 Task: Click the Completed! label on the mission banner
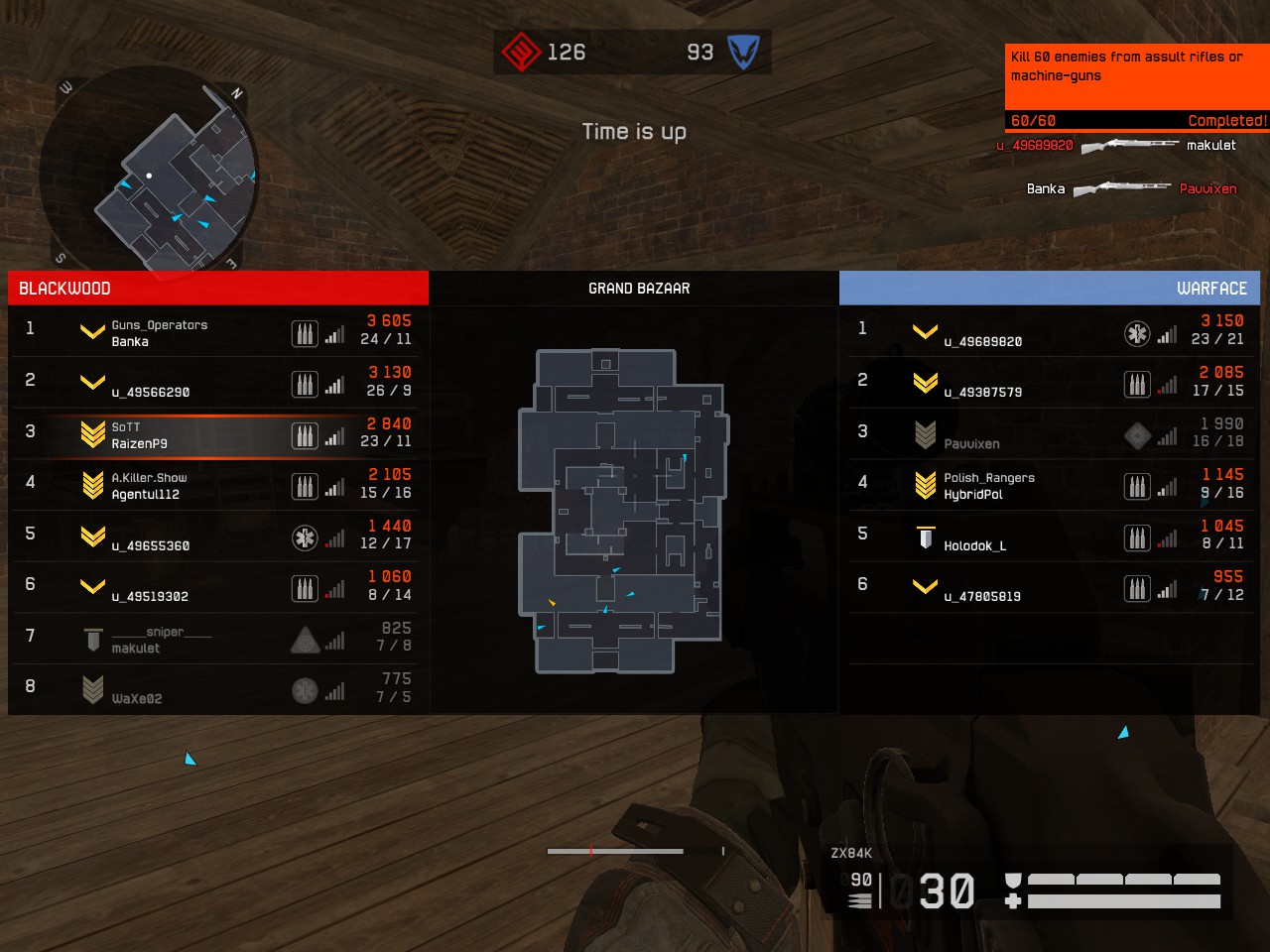click(x=1227, y=120)
